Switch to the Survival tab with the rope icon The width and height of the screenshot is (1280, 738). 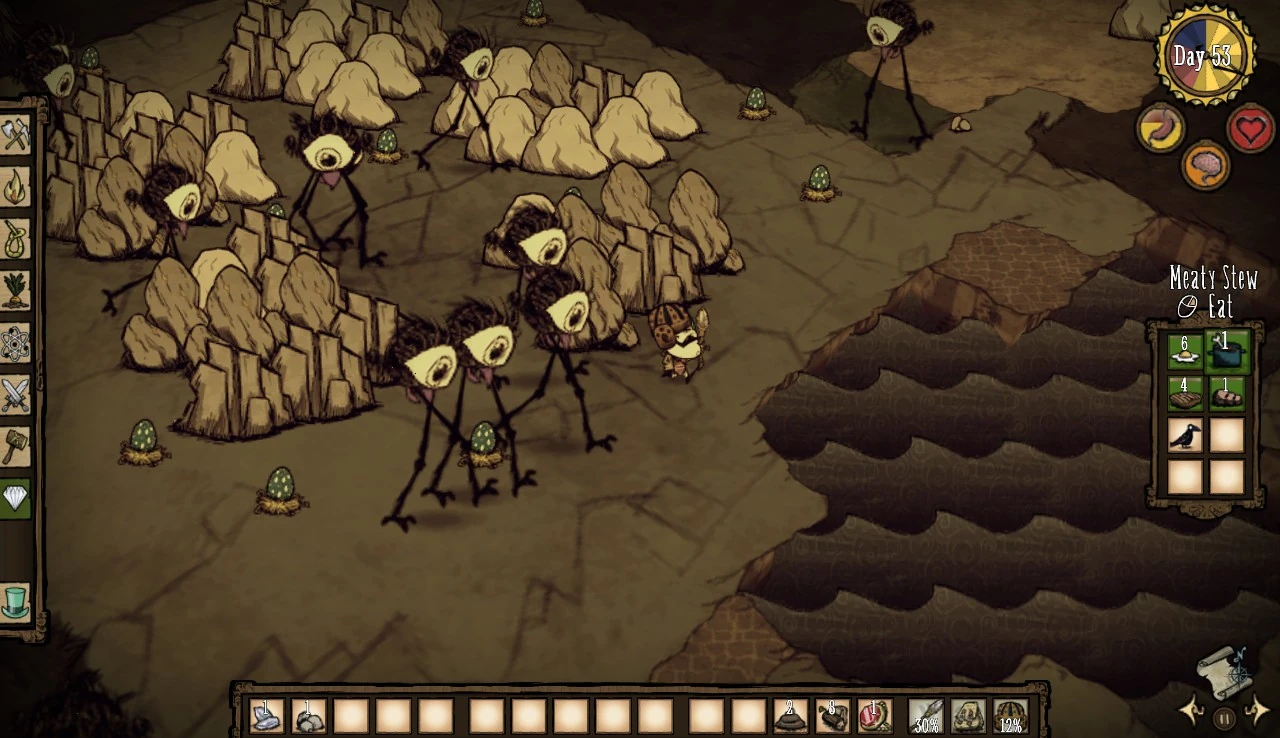pyautogui.click(x=14, y=239)
